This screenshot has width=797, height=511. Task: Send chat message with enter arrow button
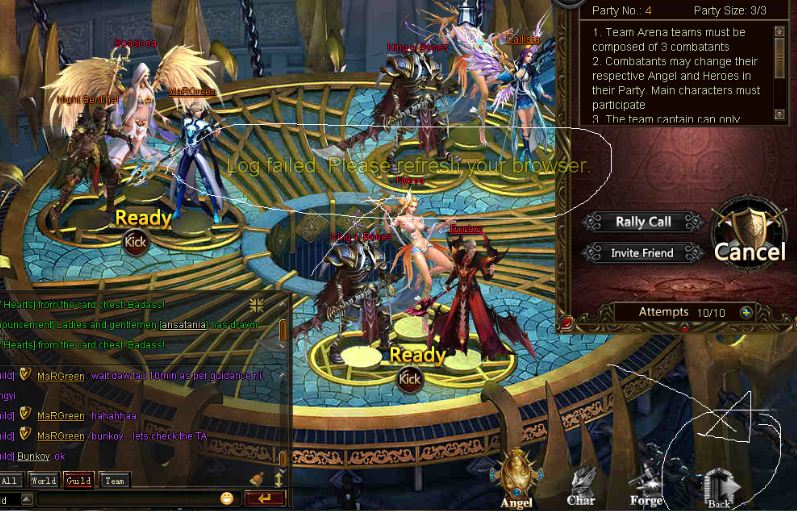point(265,498)
